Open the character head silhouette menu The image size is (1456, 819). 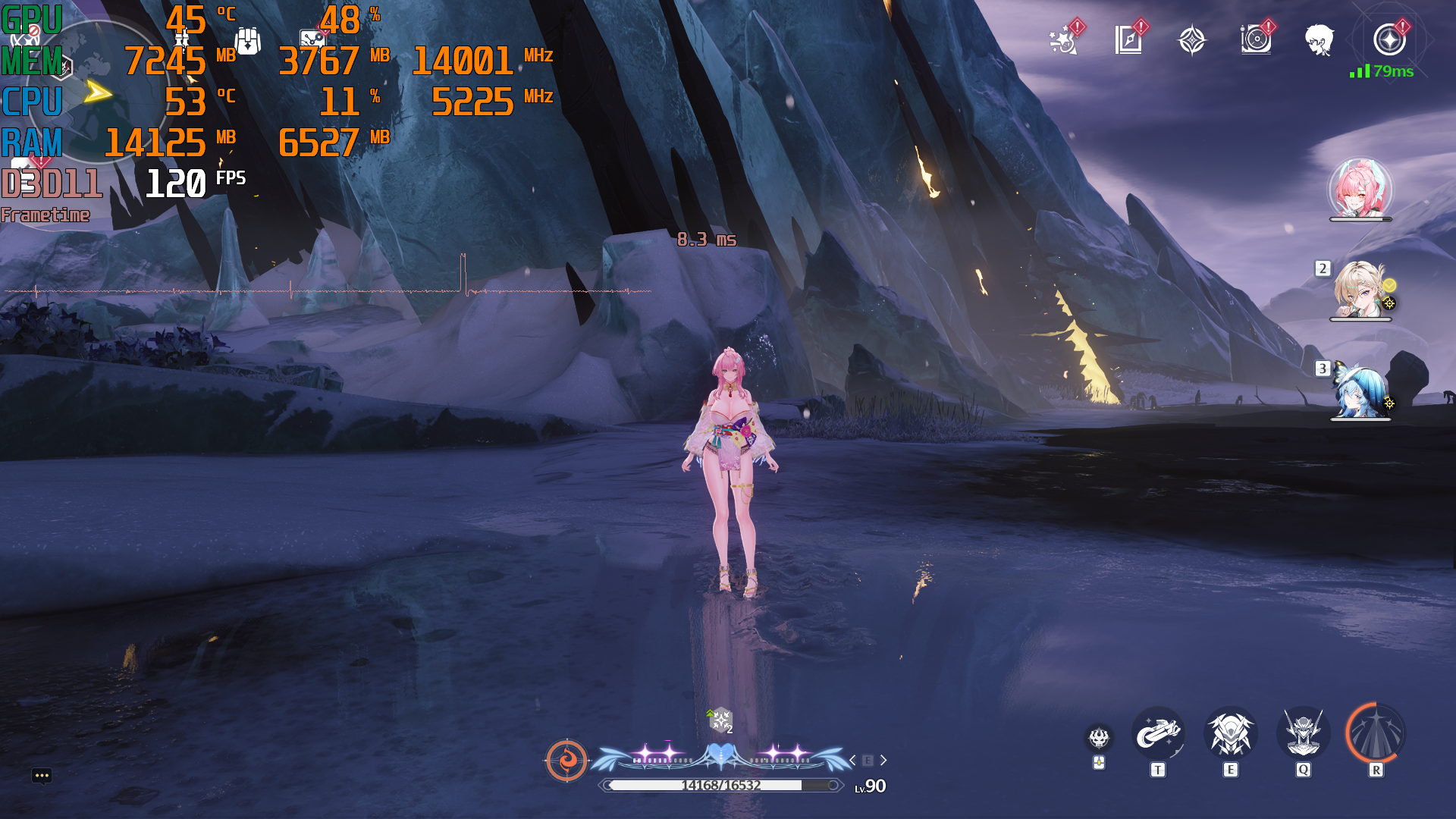pyautogui.click(x=1319, y=40)
